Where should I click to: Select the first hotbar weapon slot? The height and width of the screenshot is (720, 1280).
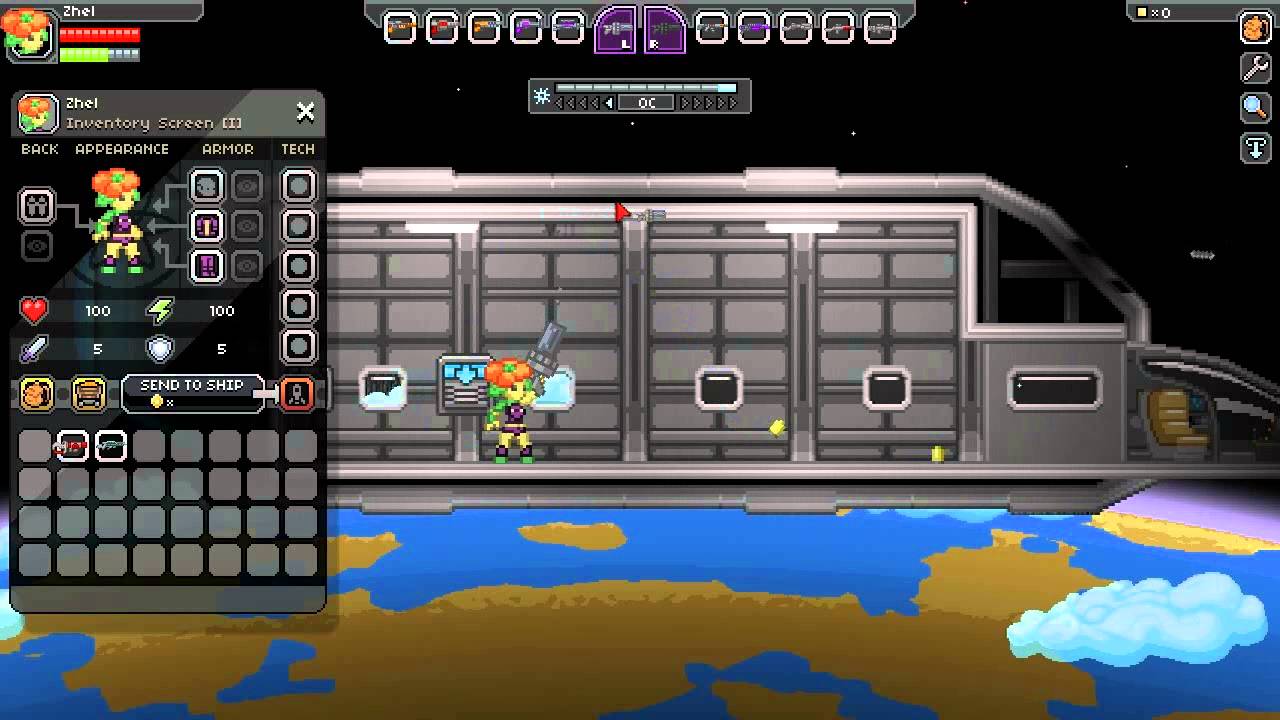400,28
